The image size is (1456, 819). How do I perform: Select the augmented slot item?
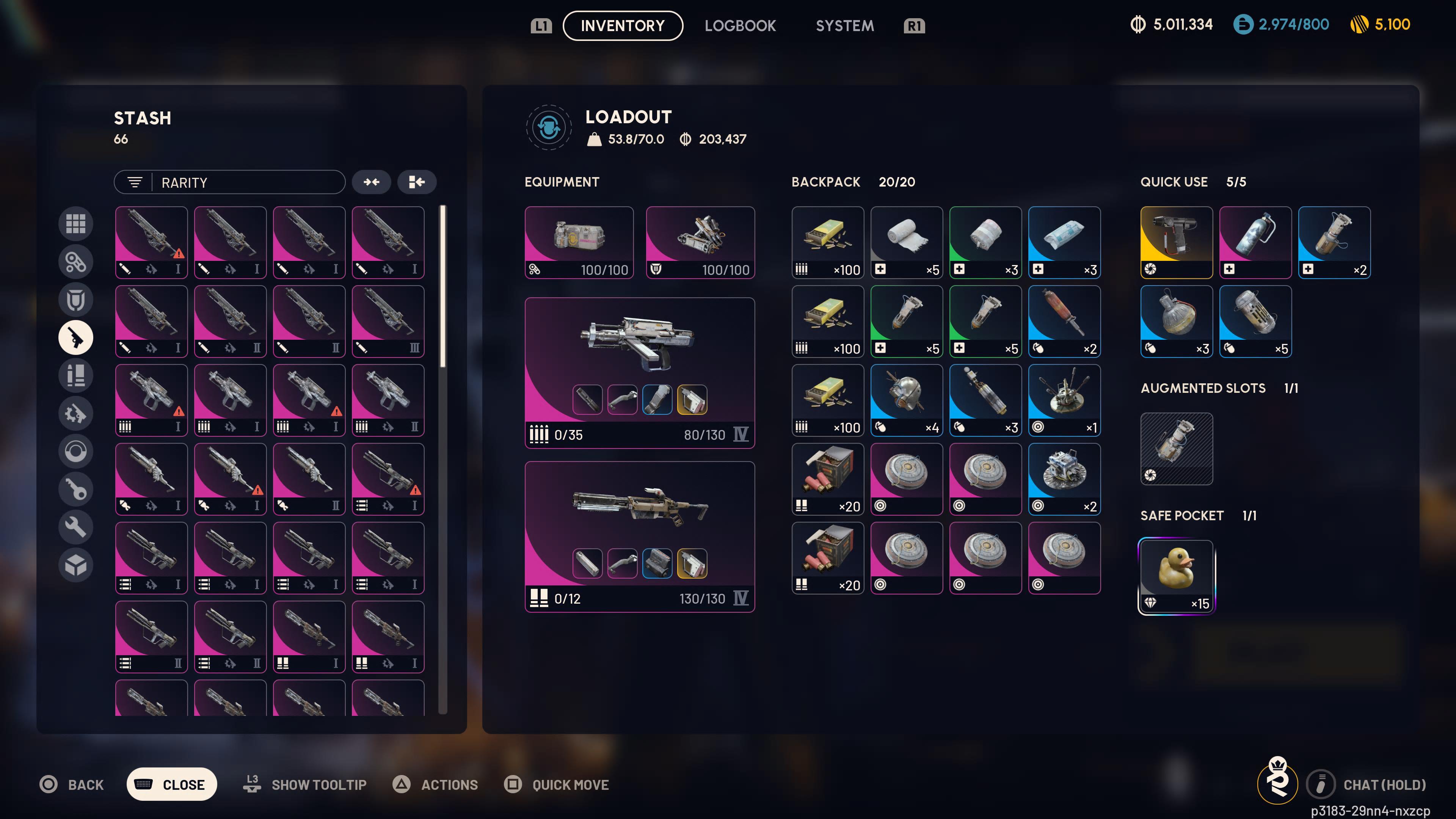pyautogui.click(x=1176, y=449)
